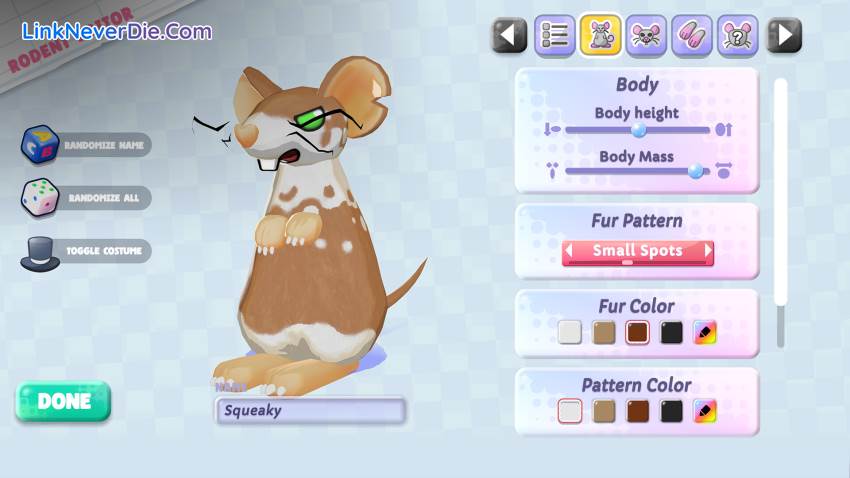Pick the black Fur Color swatch
This screenshot has height=478, width=850.
point(672,332)
